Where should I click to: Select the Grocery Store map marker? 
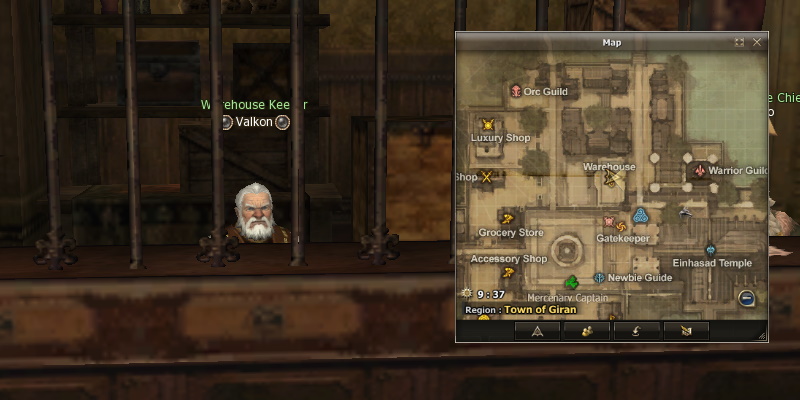coord(507,219)
